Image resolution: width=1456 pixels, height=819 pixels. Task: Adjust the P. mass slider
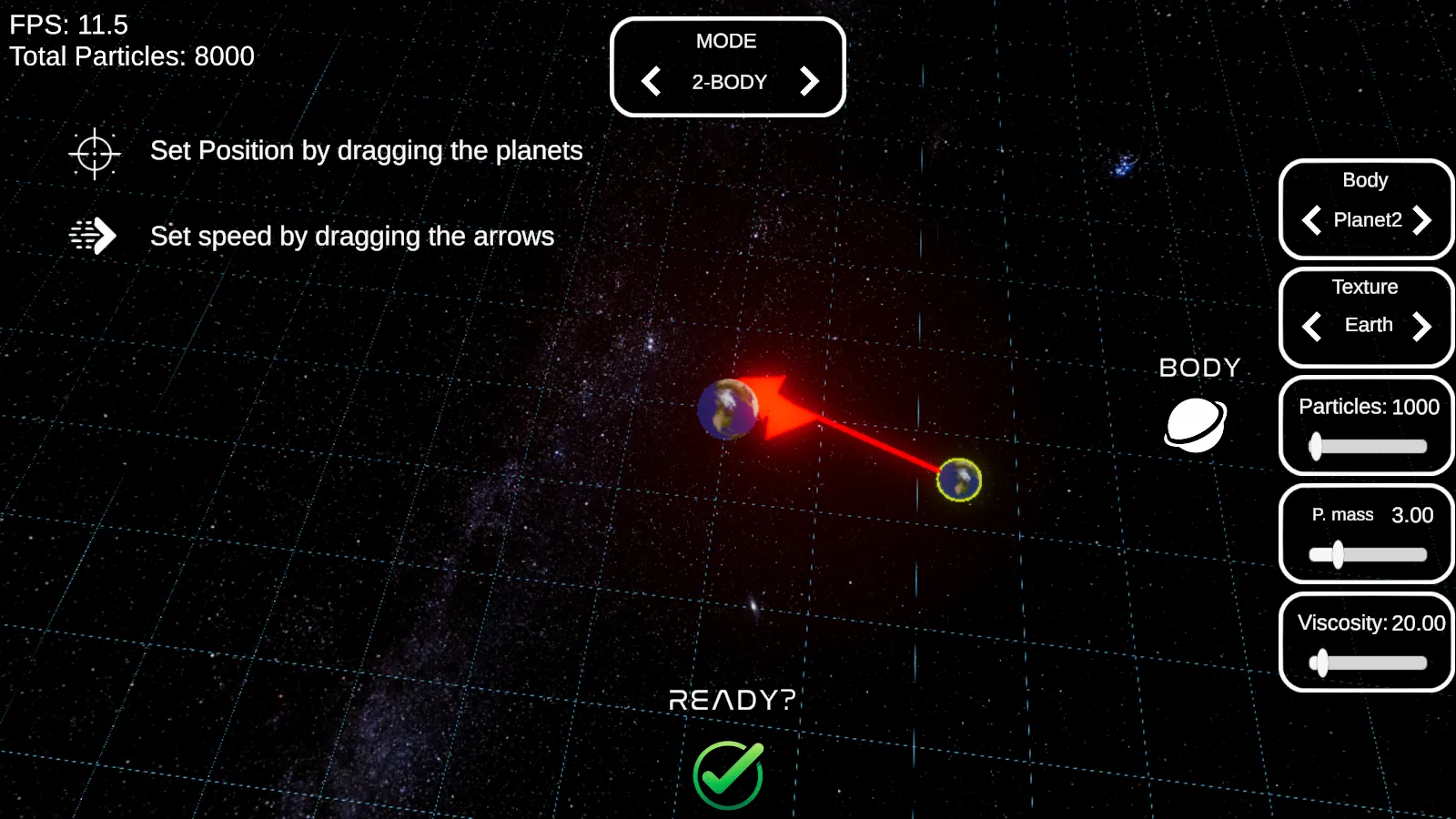click(x=1337, y=554)
